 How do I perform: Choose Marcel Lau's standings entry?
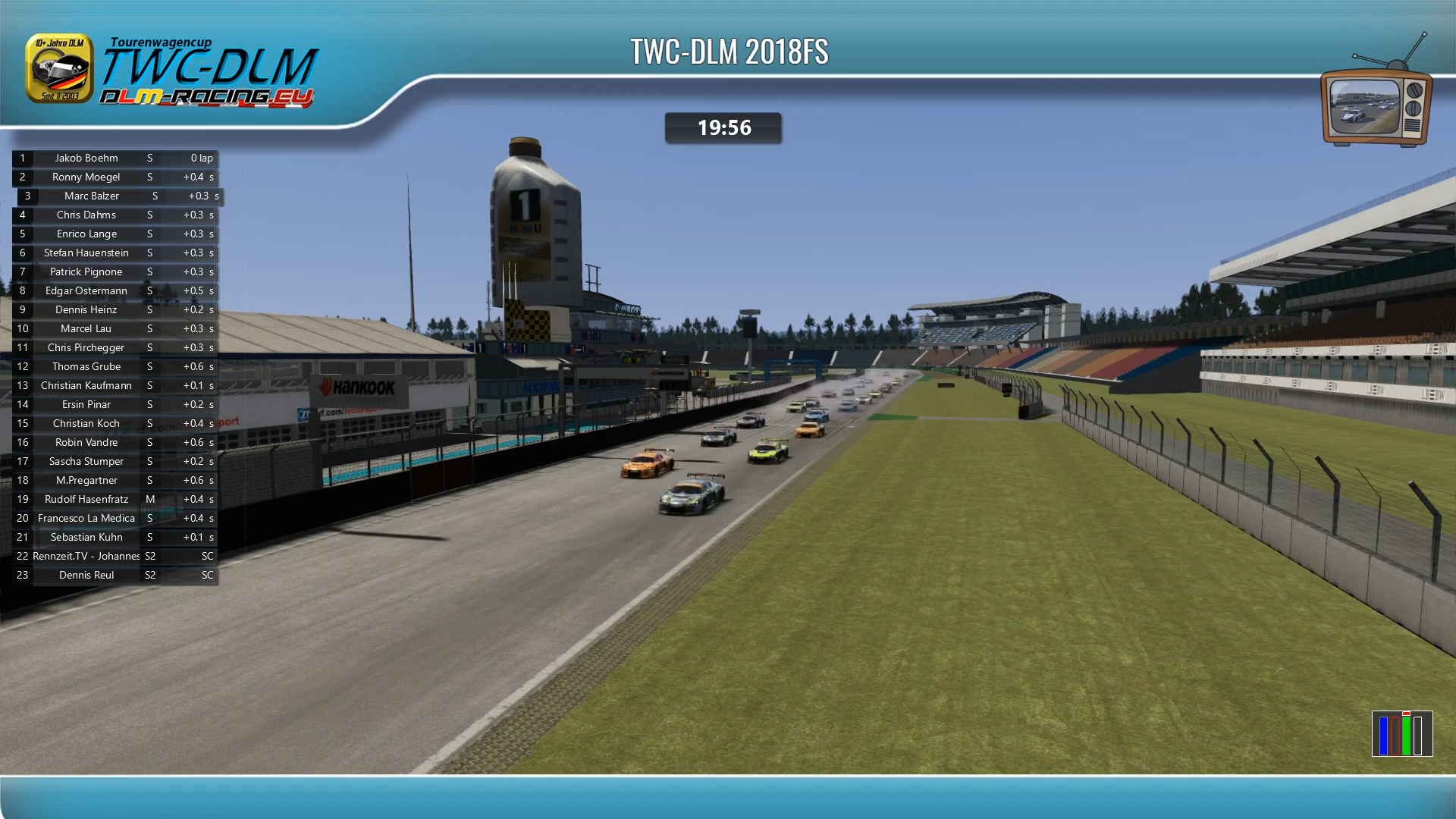[x=86, y=329]
